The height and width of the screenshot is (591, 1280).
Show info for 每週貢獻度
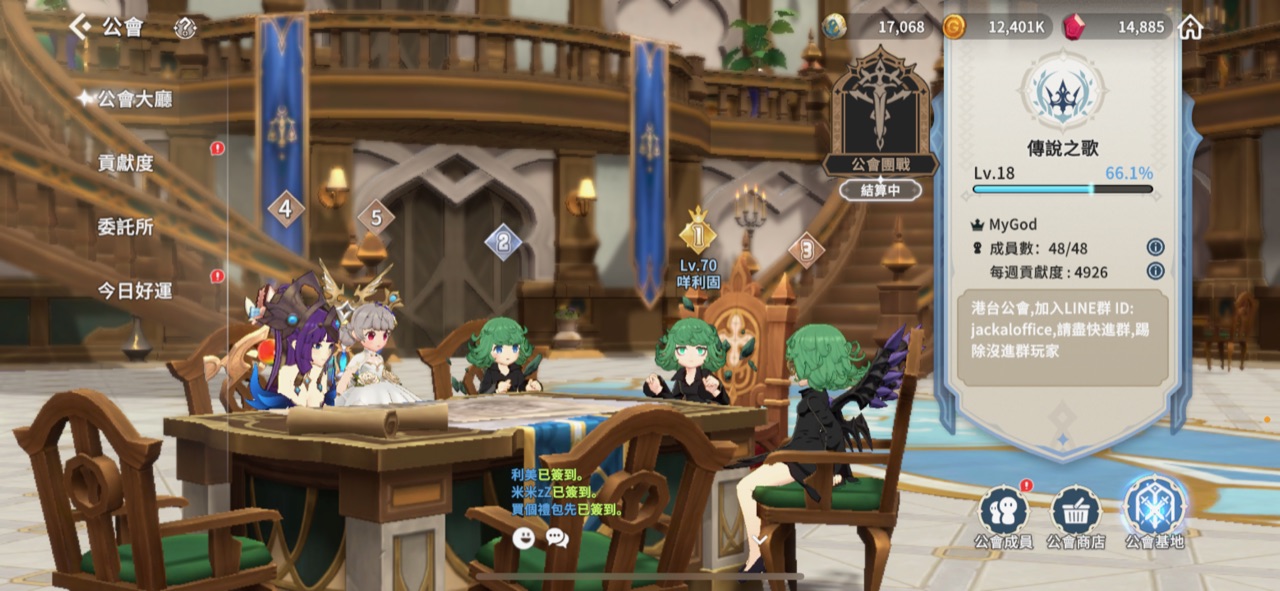click(x=1155, y=271)
